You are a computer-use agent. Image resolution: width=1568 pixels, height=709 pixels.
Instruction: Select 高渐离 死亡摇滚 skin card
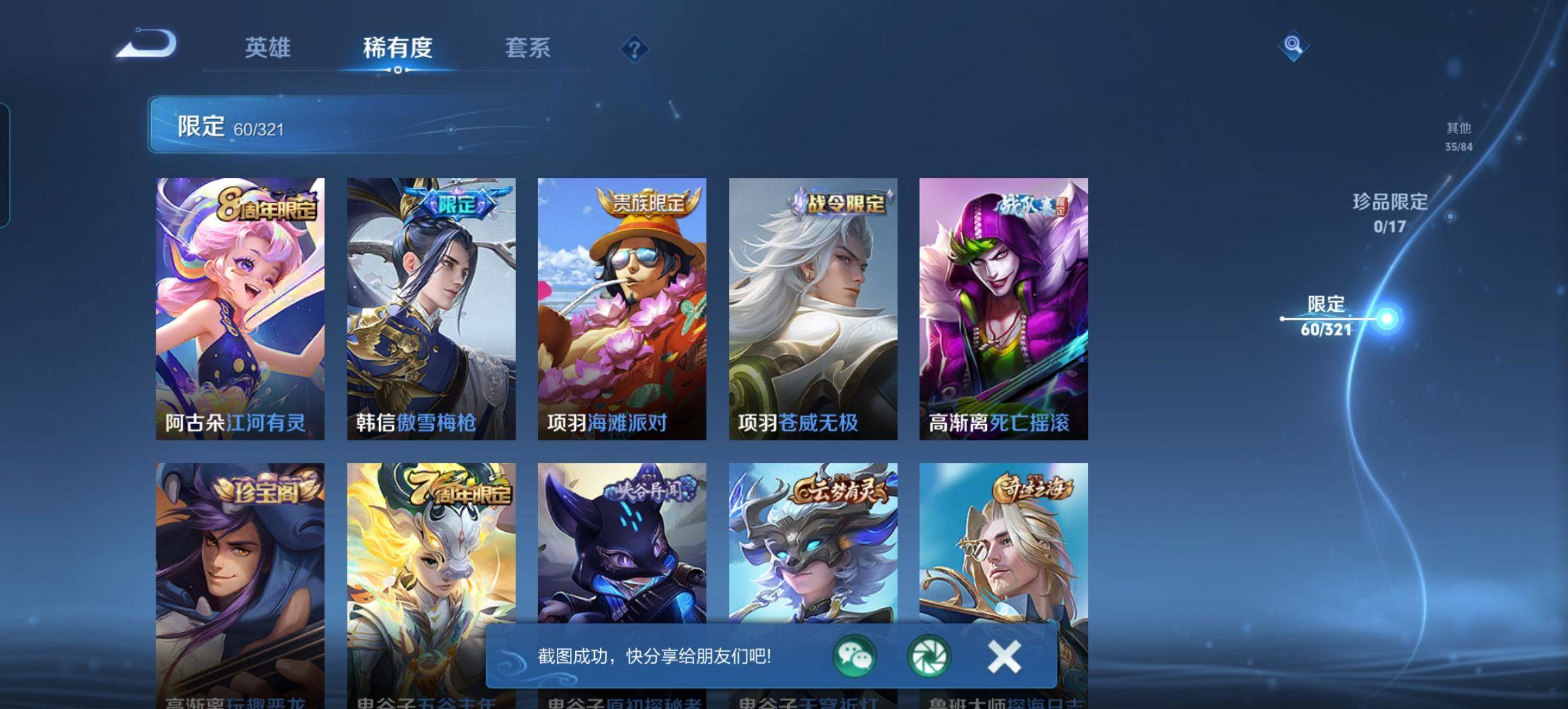1003,309
